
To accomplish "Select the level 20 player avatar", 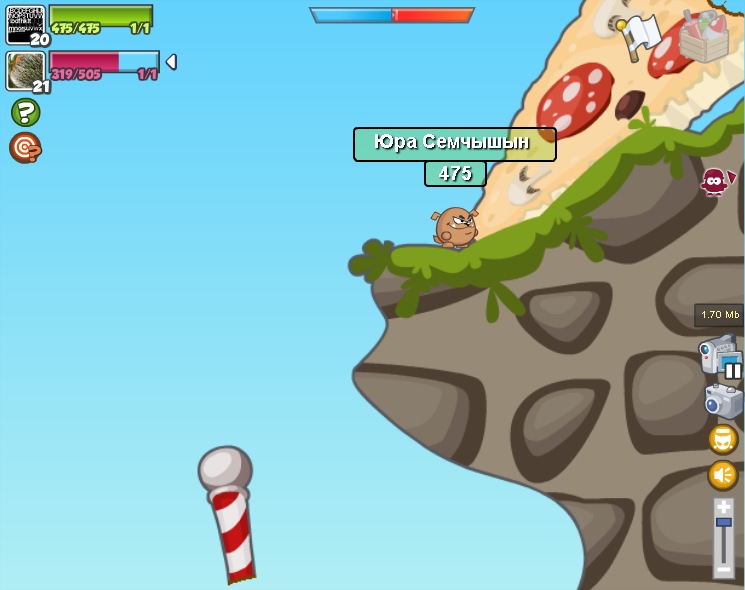I will tap(25, 24).
